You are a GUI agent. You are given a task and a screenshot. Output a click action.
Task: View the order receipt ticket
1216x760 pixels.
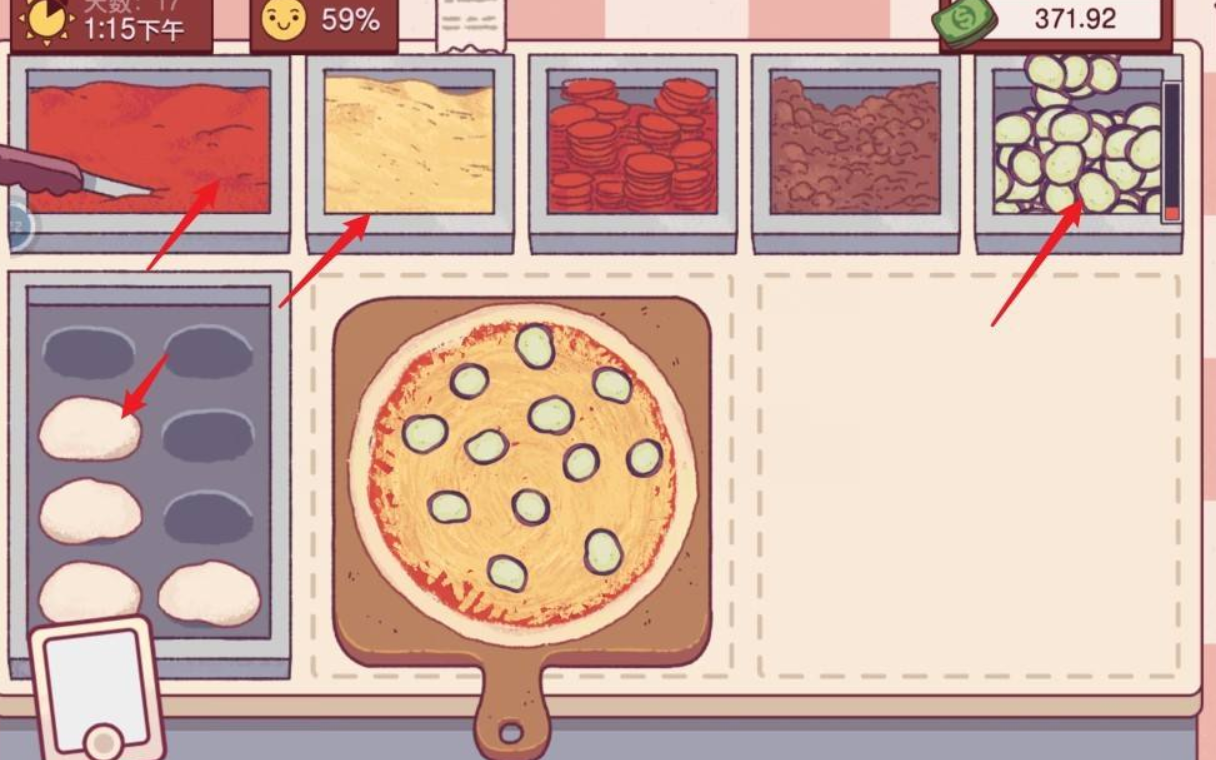point(472,22)
